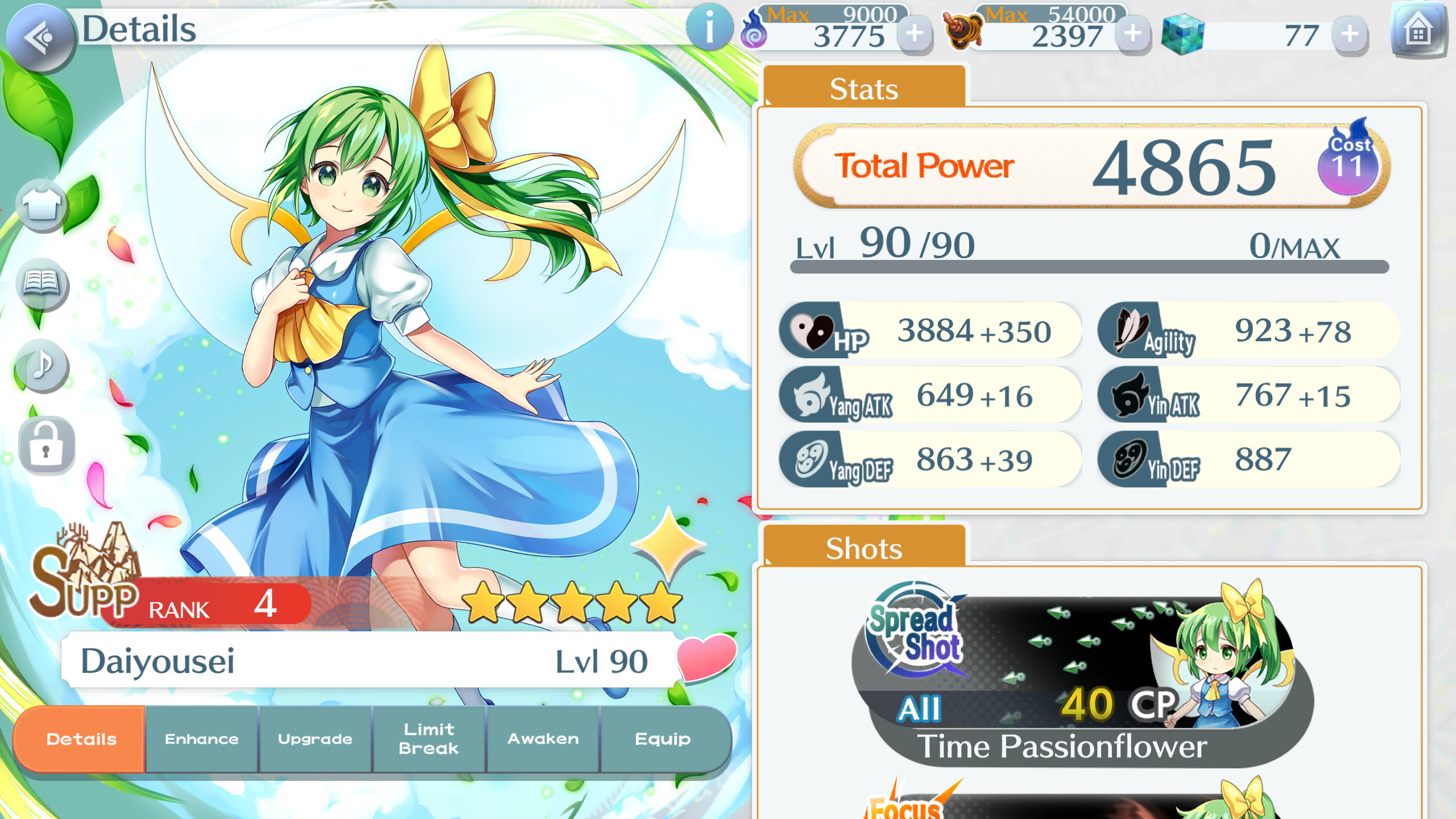The width and height of the screenshot is (1456, 819).
Task: Return to the home screen
Action: pyautogui.click(x=1418, y=31)
